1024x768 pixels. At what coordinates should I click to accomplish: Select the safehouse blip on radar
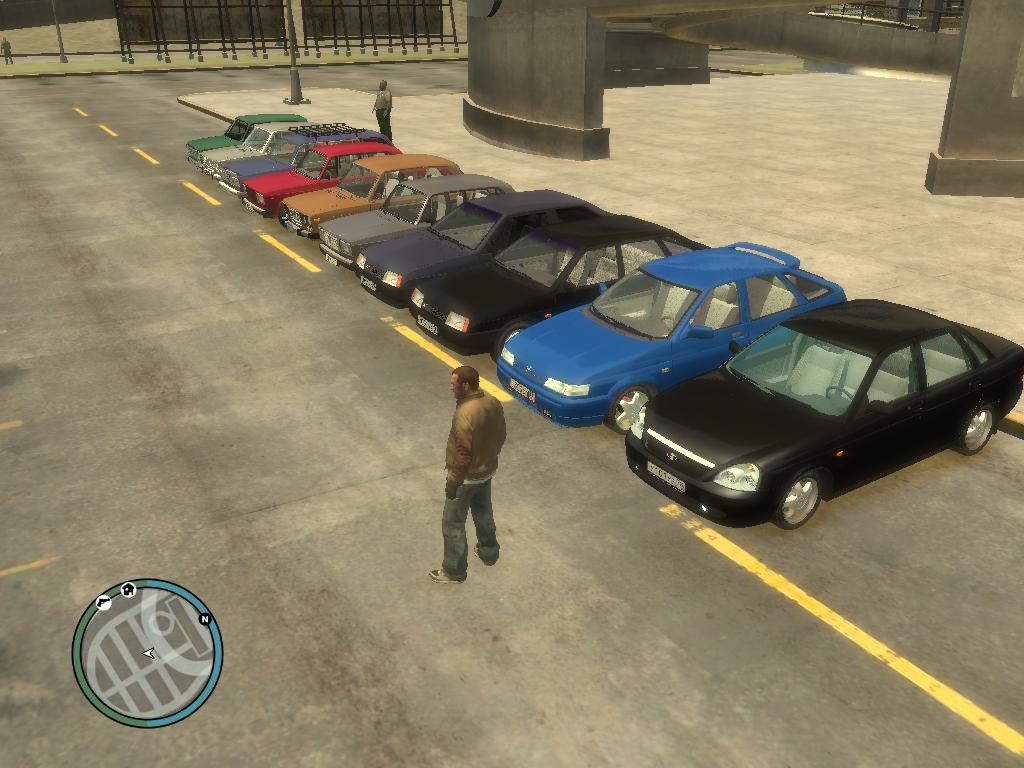click(128, 590)
